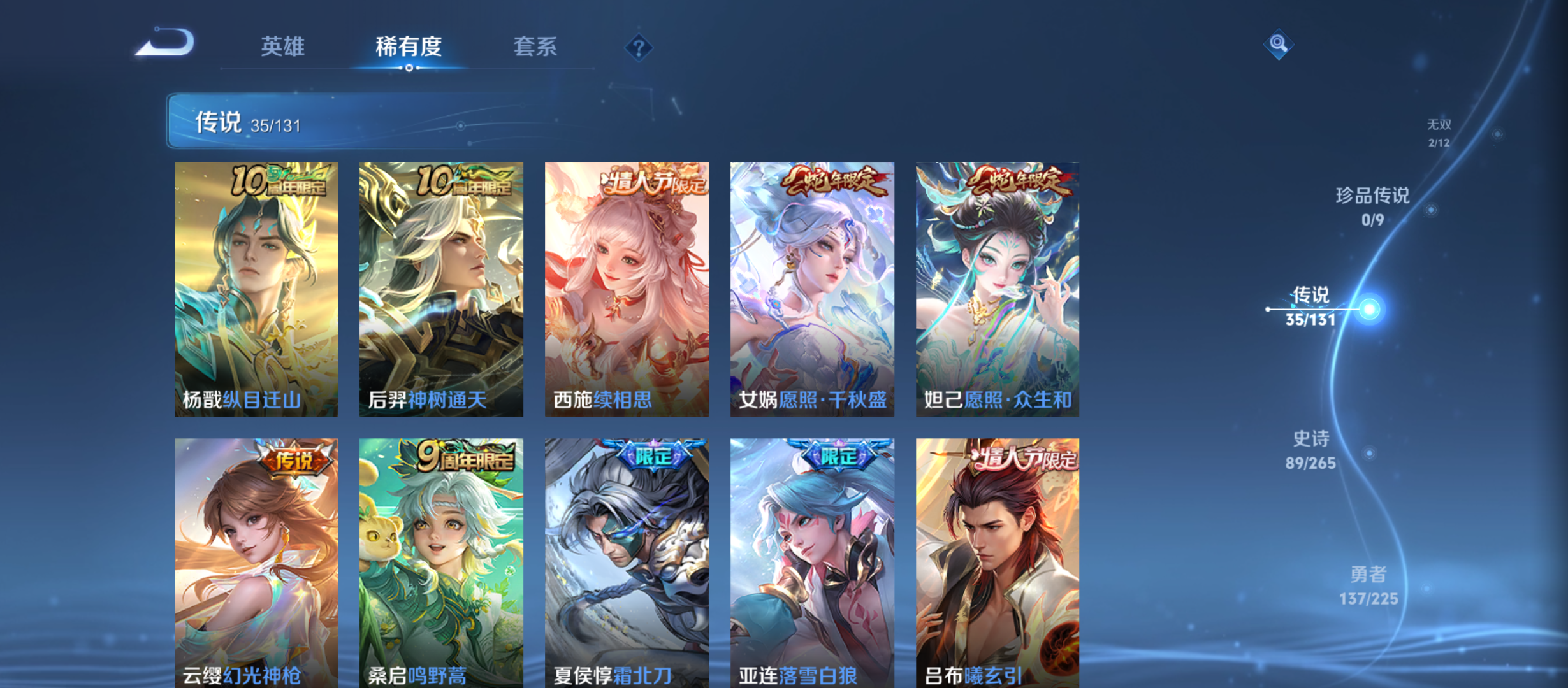Screen dimensions: 1568x688
Task: Click the help question mark icon
Action: click(x=639, y=47)
